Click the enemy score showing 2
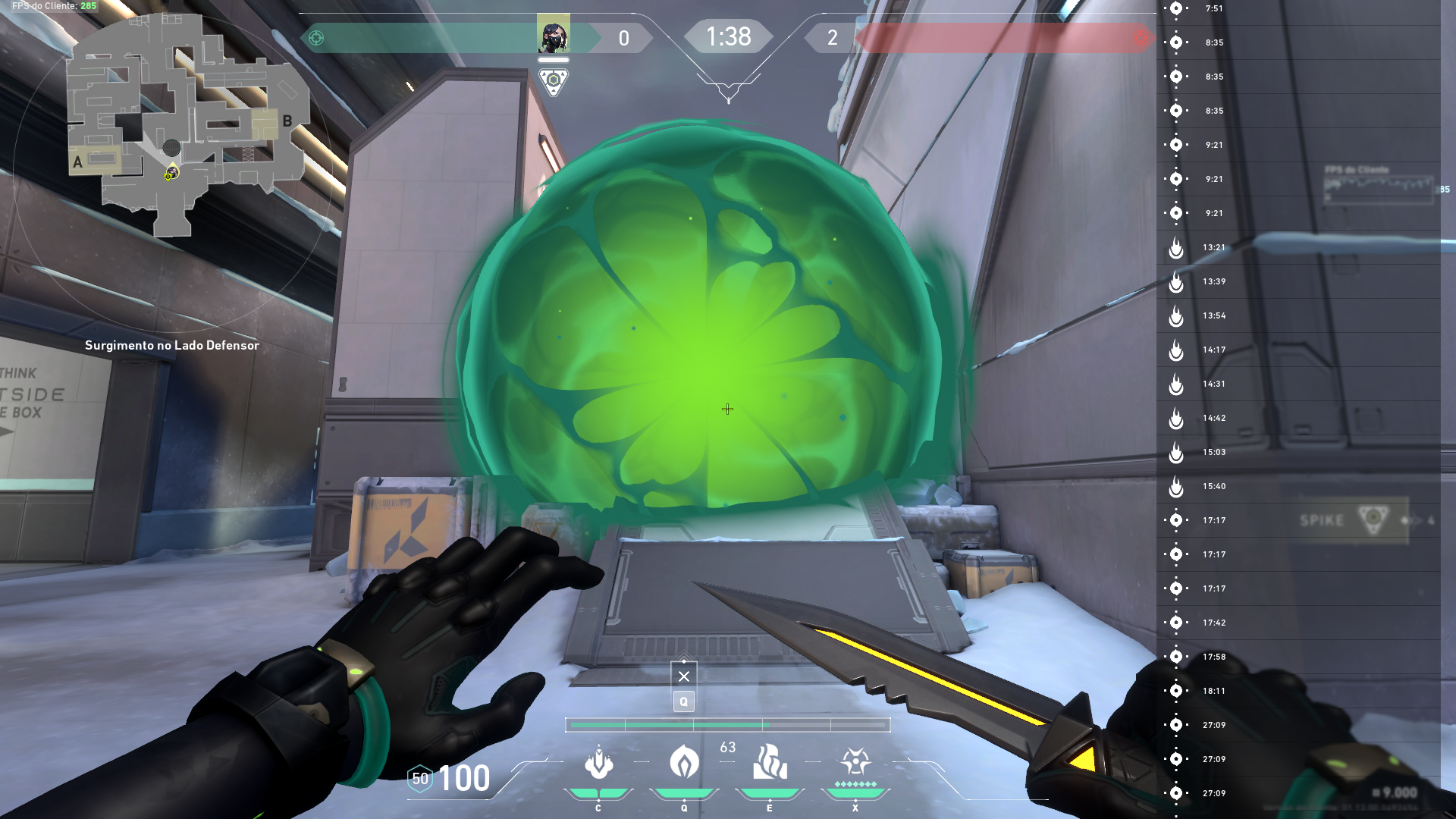This screenshot has width=1456, height=819. click(831, 37)
